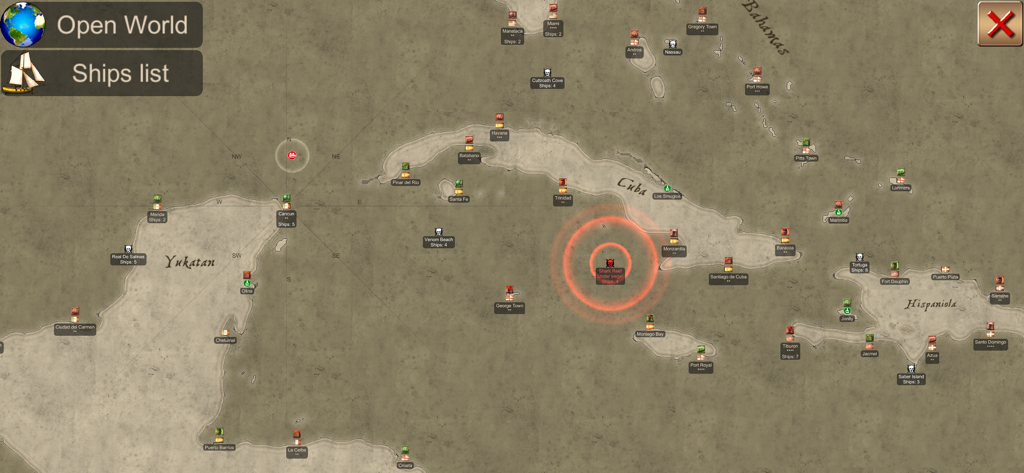Screen dimensions: 1024x473
Task: Select the Venom Beach marker
Action: tap(438, 235)
